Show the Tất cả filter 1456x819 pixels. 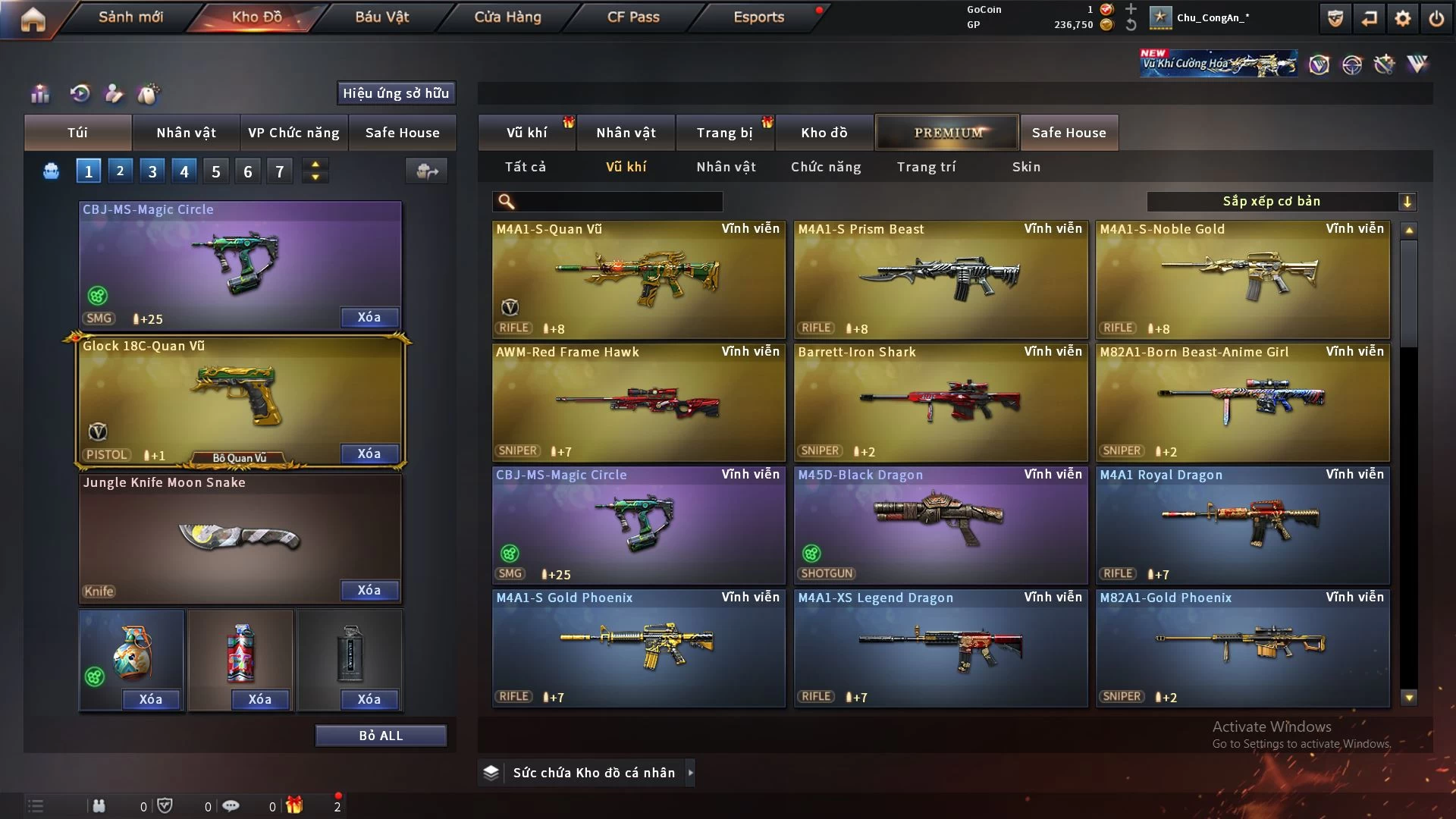coord(526,167)
